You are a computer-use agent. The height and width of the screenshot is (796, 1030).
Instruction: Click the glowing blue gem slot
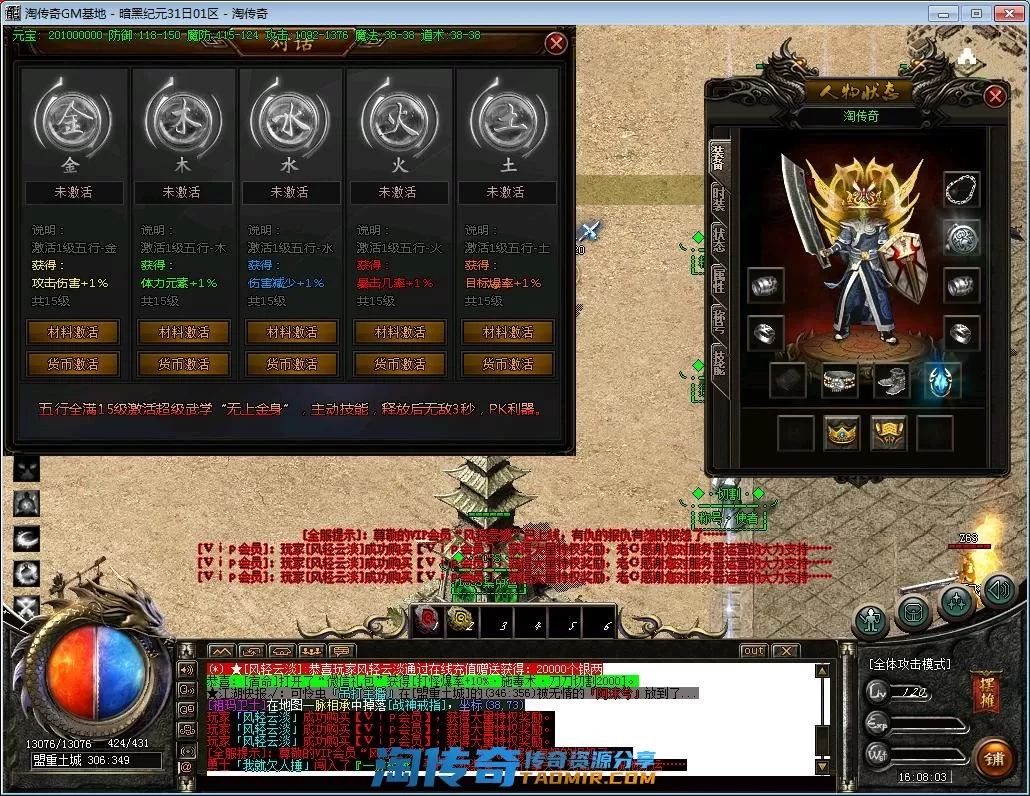pyautogui.click(x=942, y=380)
